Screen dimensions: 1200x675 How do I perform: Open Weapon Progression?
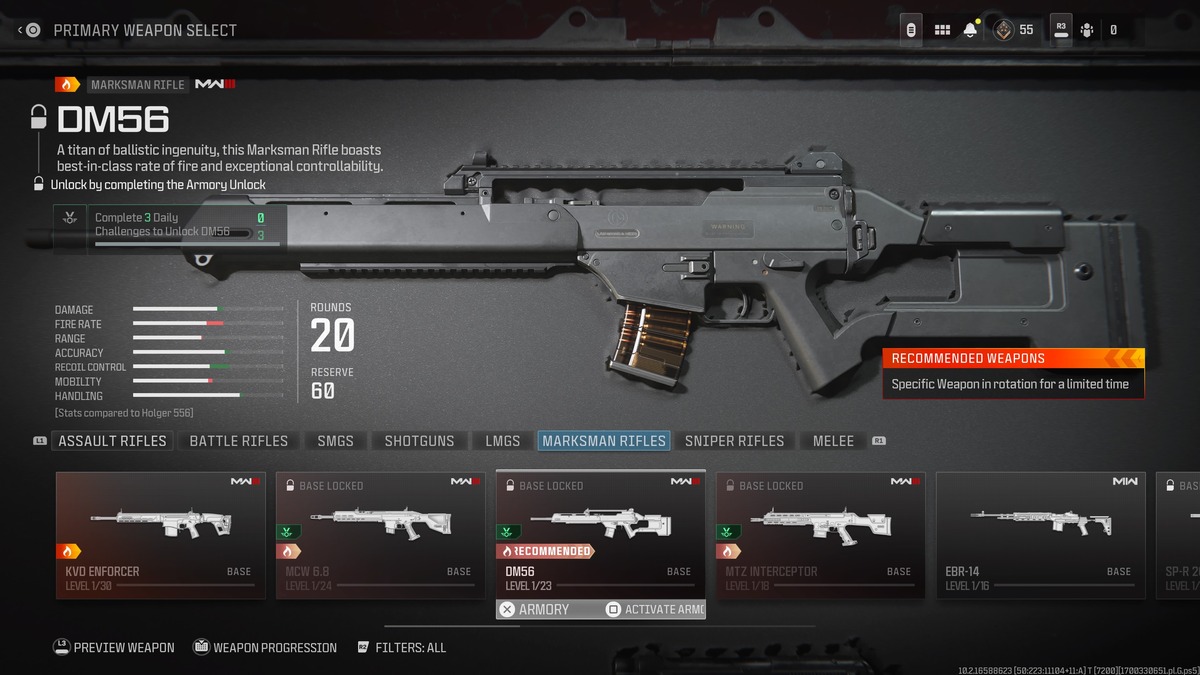pyautogui.click(x=265, y=648)
